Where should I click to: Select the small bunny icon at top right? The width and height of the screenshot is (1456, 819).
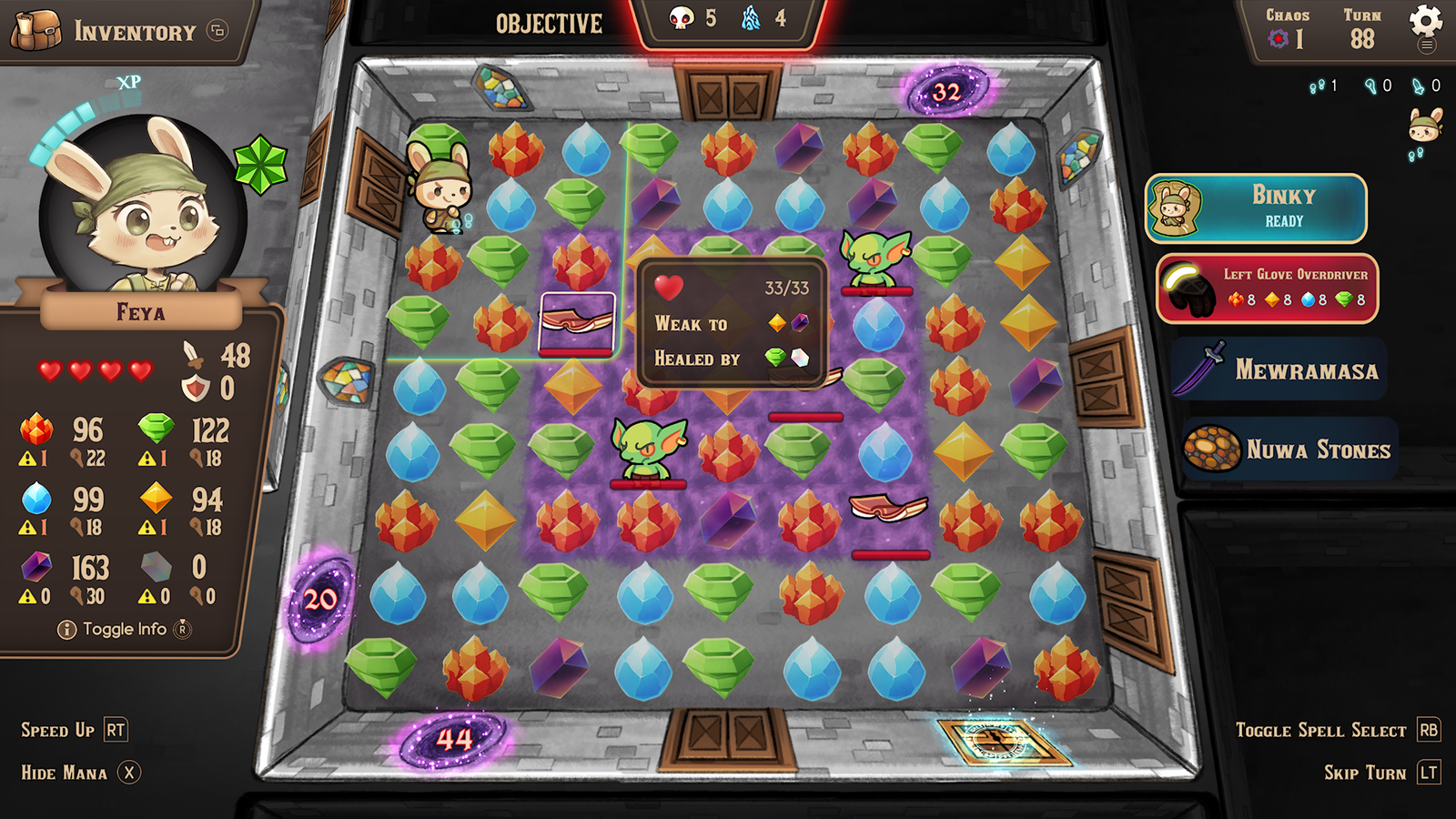1424,125
